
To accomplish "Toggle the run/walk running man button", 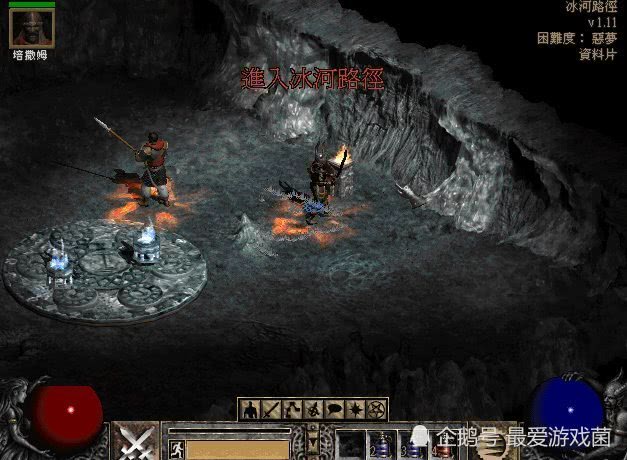I will point(175,447).
